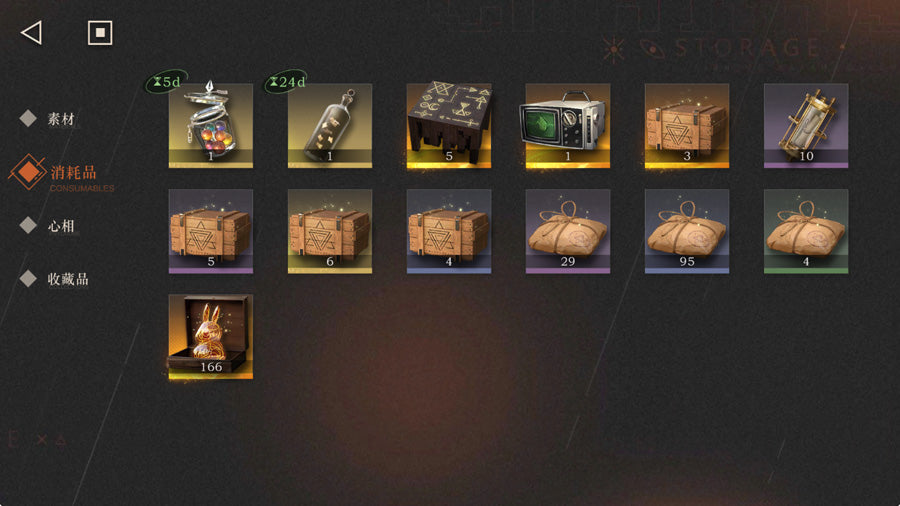Pick the retro television item
This screenshot has height=506, width=900.
click(x=568, y=125)
